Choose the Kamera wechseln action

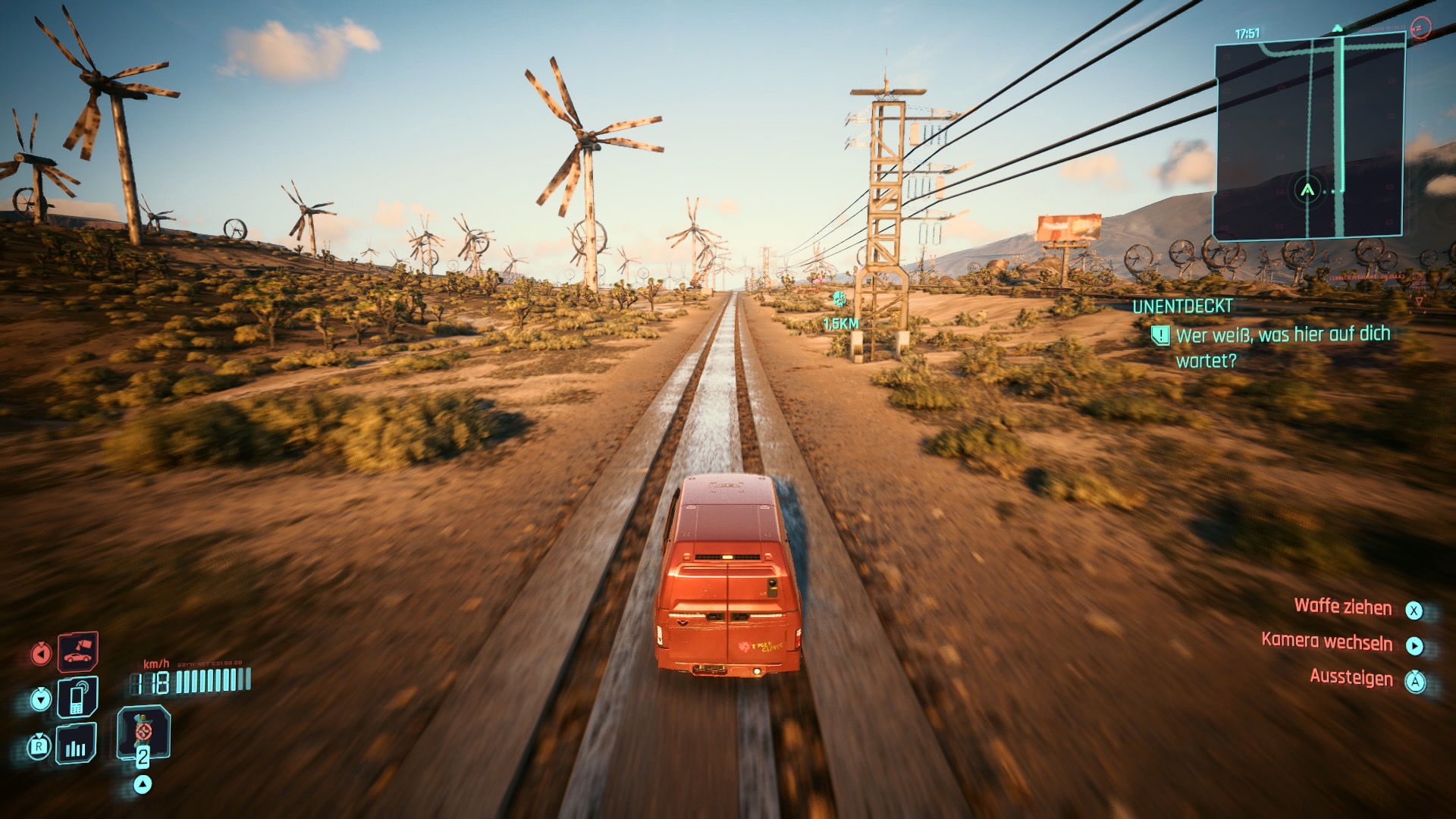tap(1327, 642)
